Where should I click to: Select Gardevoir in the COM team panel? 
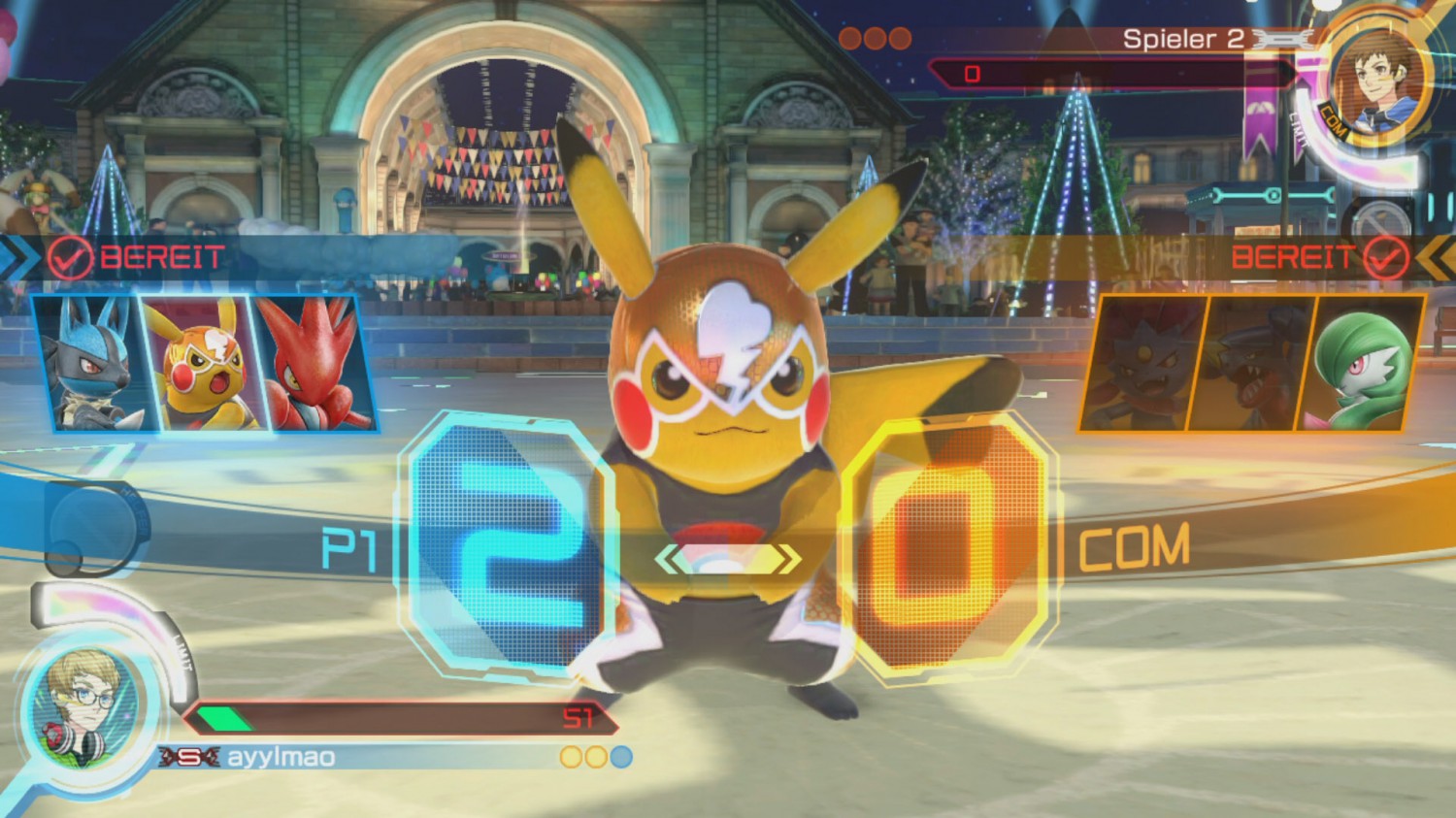[x=1362, y=363]
